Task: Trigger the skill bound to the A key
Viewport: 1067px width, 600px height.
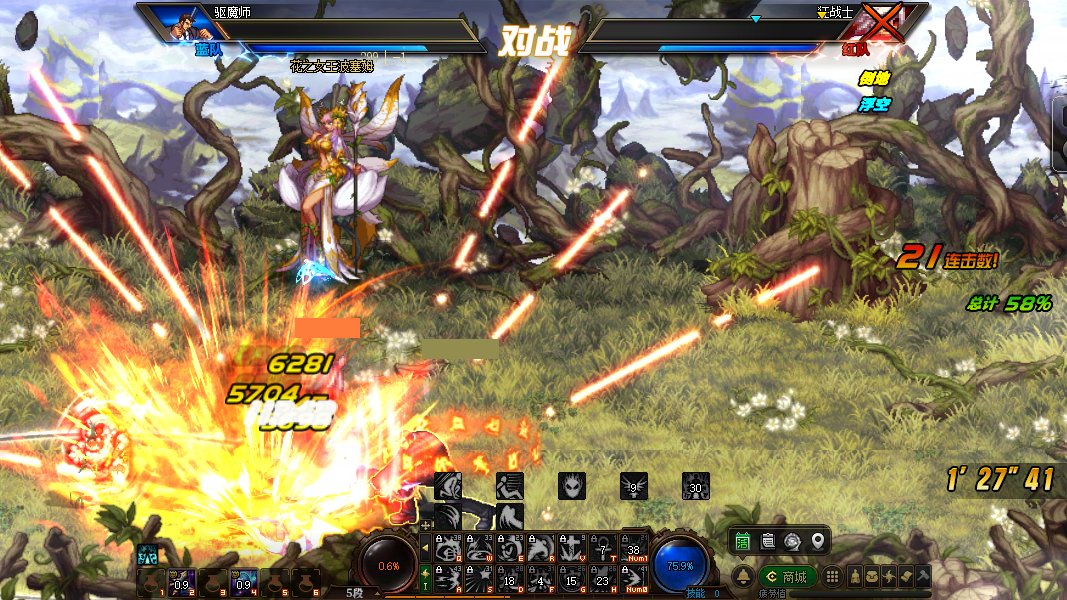Action: click(x=447, y=579)
